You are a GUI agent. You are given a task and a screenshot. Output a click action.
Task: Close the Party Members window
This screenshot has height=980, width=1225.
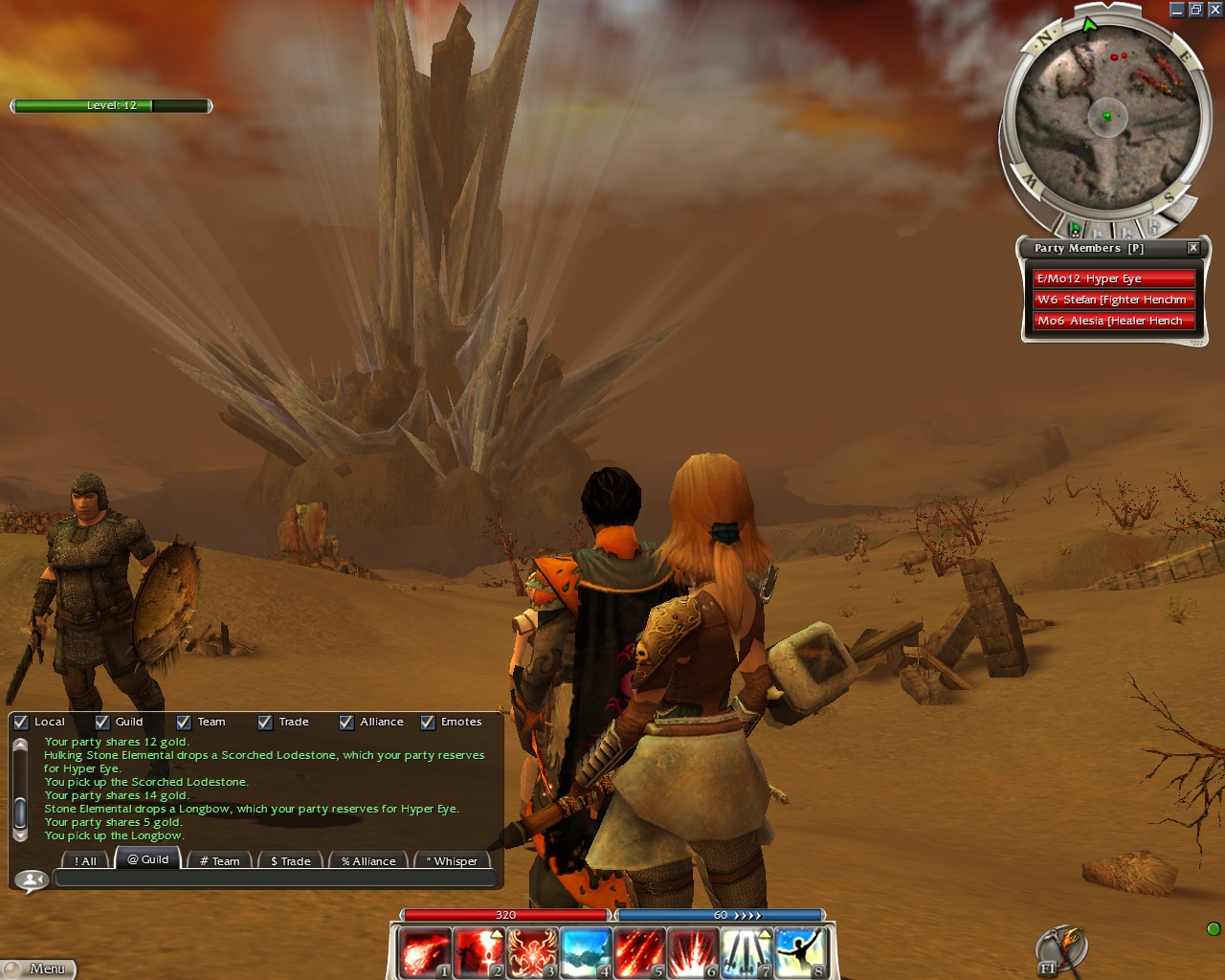coord(1193,248)
